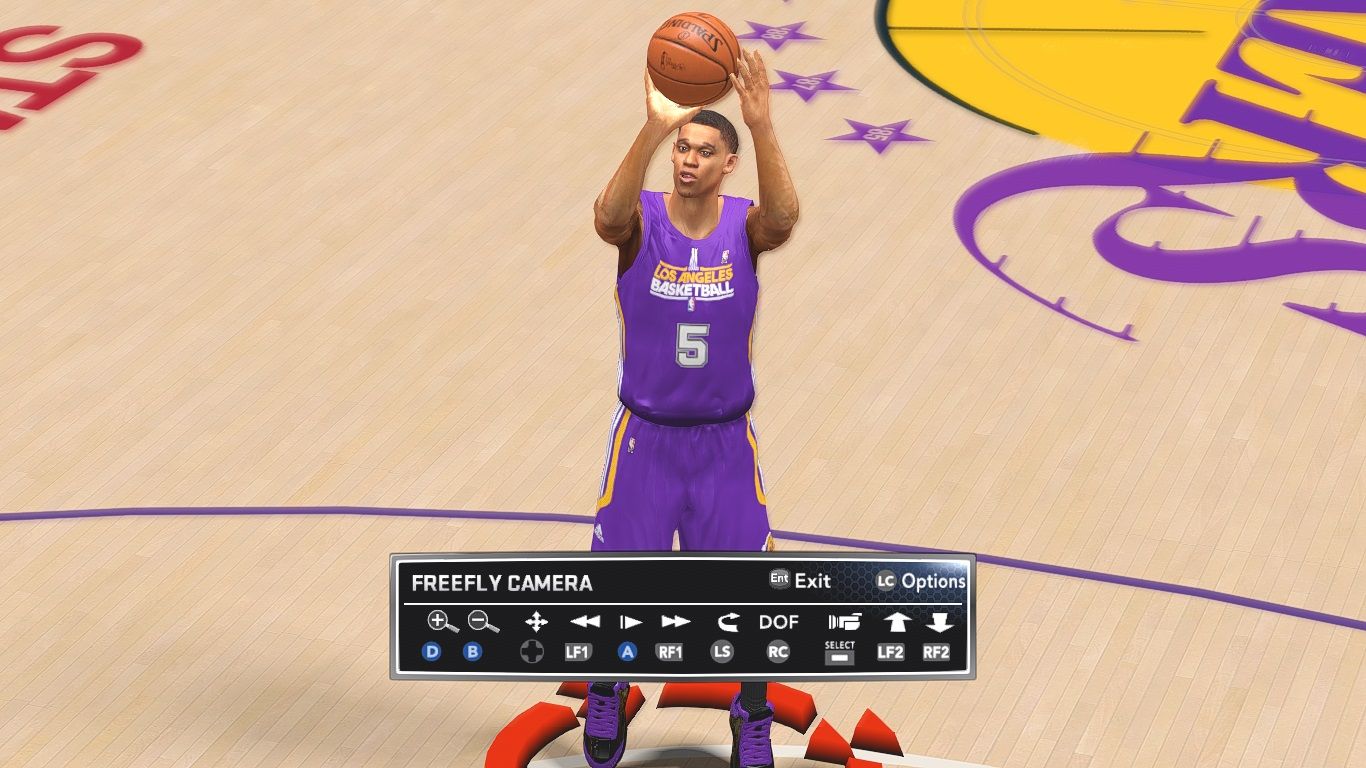
Task: Select the four-way move camera icon
Action: pos(536,622)
